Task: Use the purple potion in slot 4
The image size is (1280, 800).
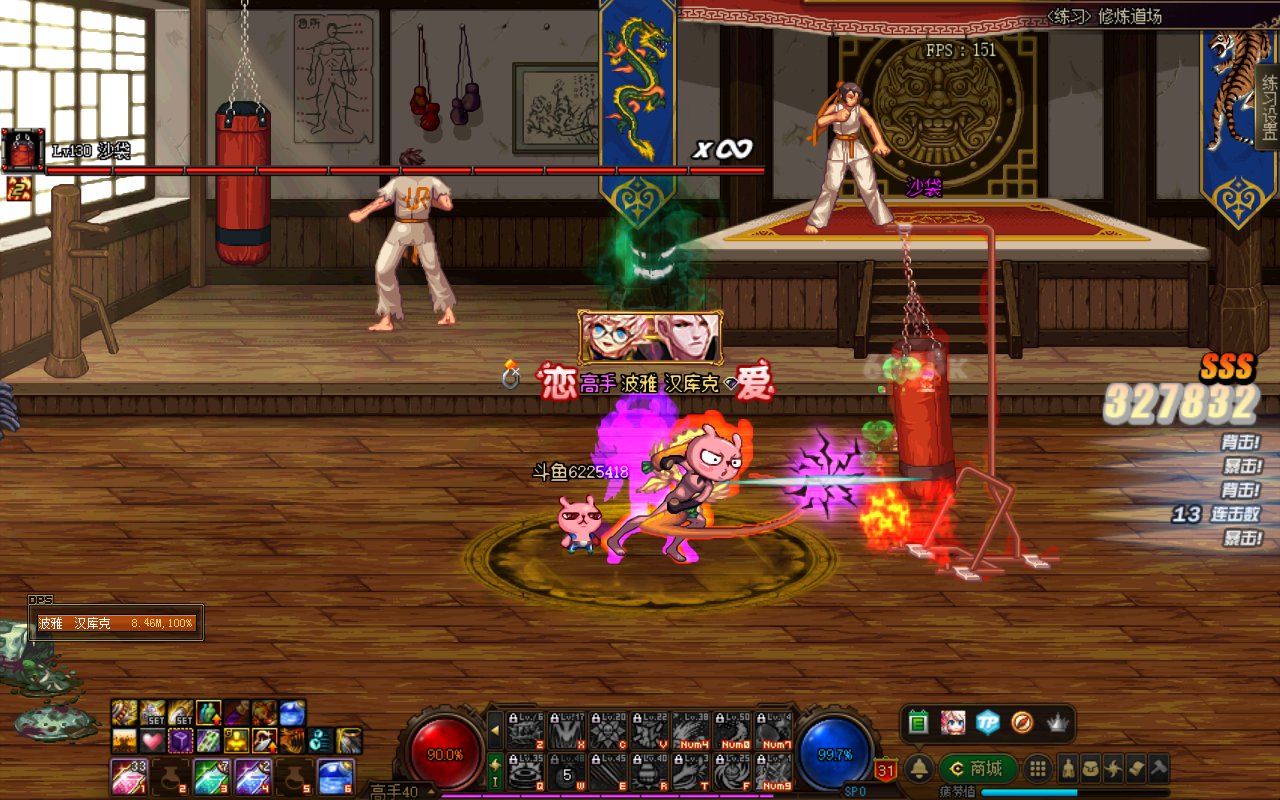Action: click(252, 777)
